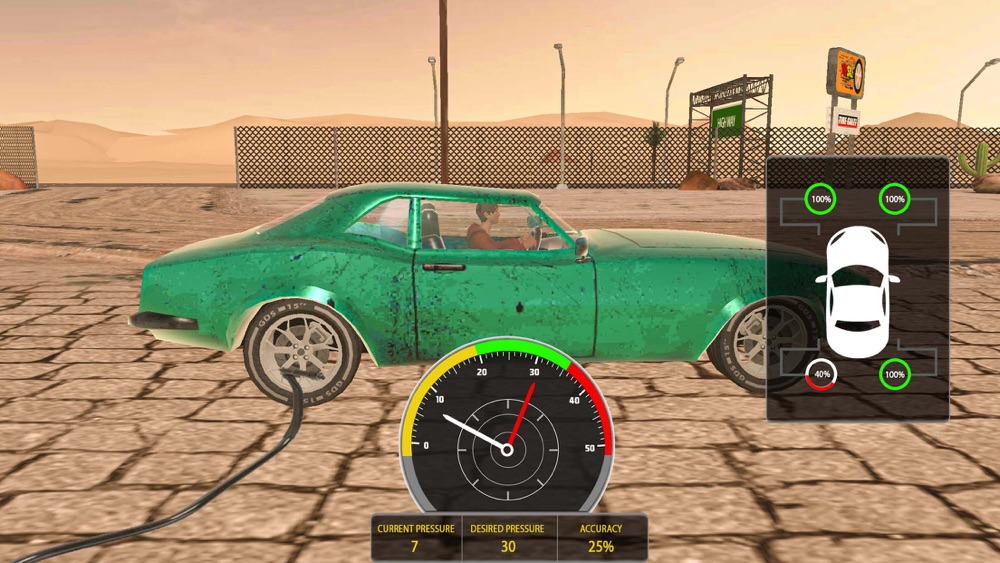
Task: Click the white top-down car diagram
Action: [857, 286]
